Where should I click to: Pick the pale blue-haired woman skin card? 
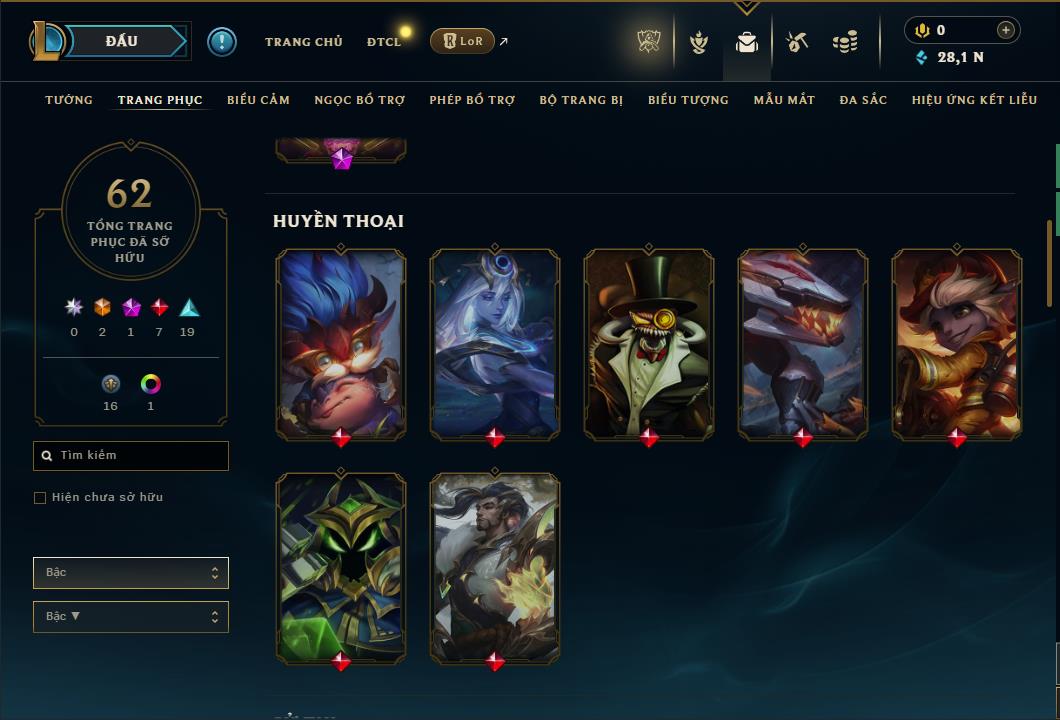[x=495, y=343]
